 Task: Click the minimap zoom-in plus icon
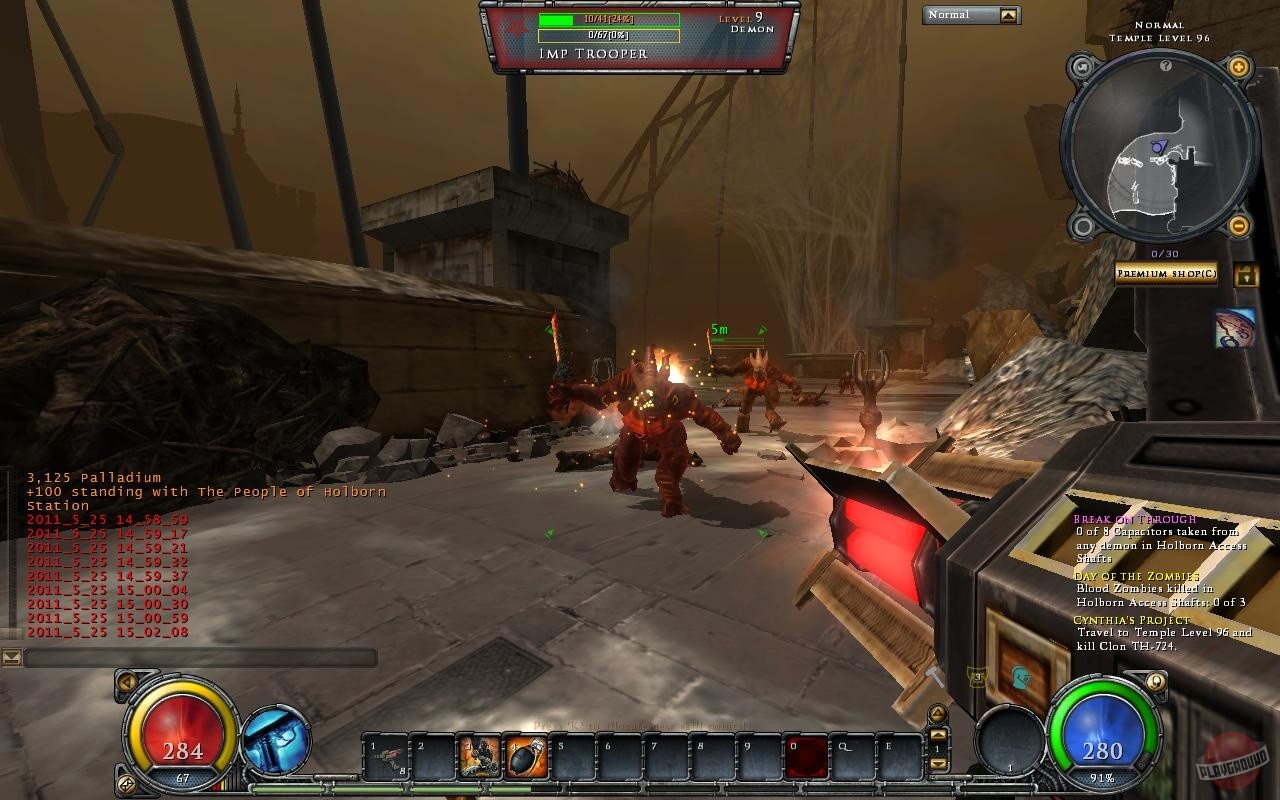click(1238, 65)
